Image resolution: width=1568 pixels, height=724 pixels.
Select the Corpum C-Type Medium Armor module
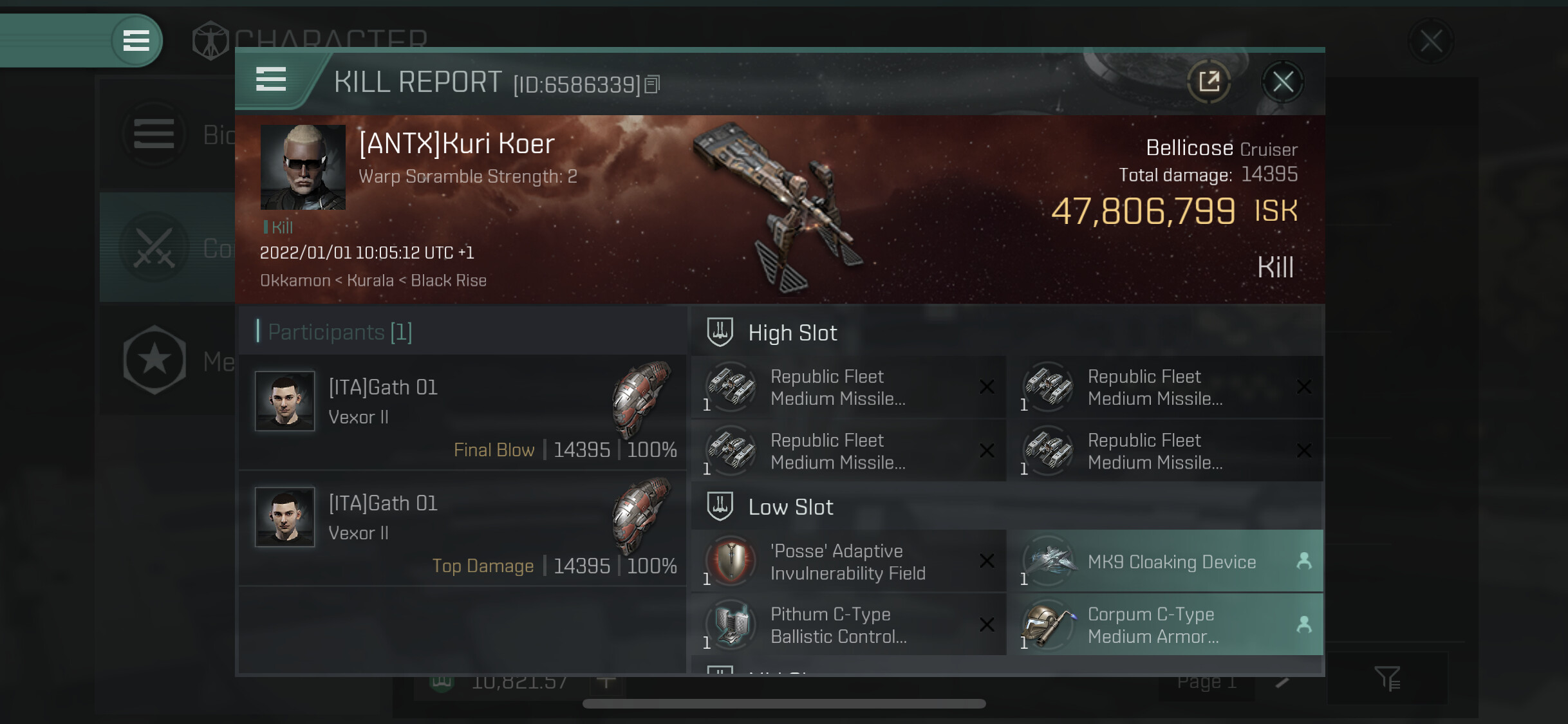pos(1165,624)
